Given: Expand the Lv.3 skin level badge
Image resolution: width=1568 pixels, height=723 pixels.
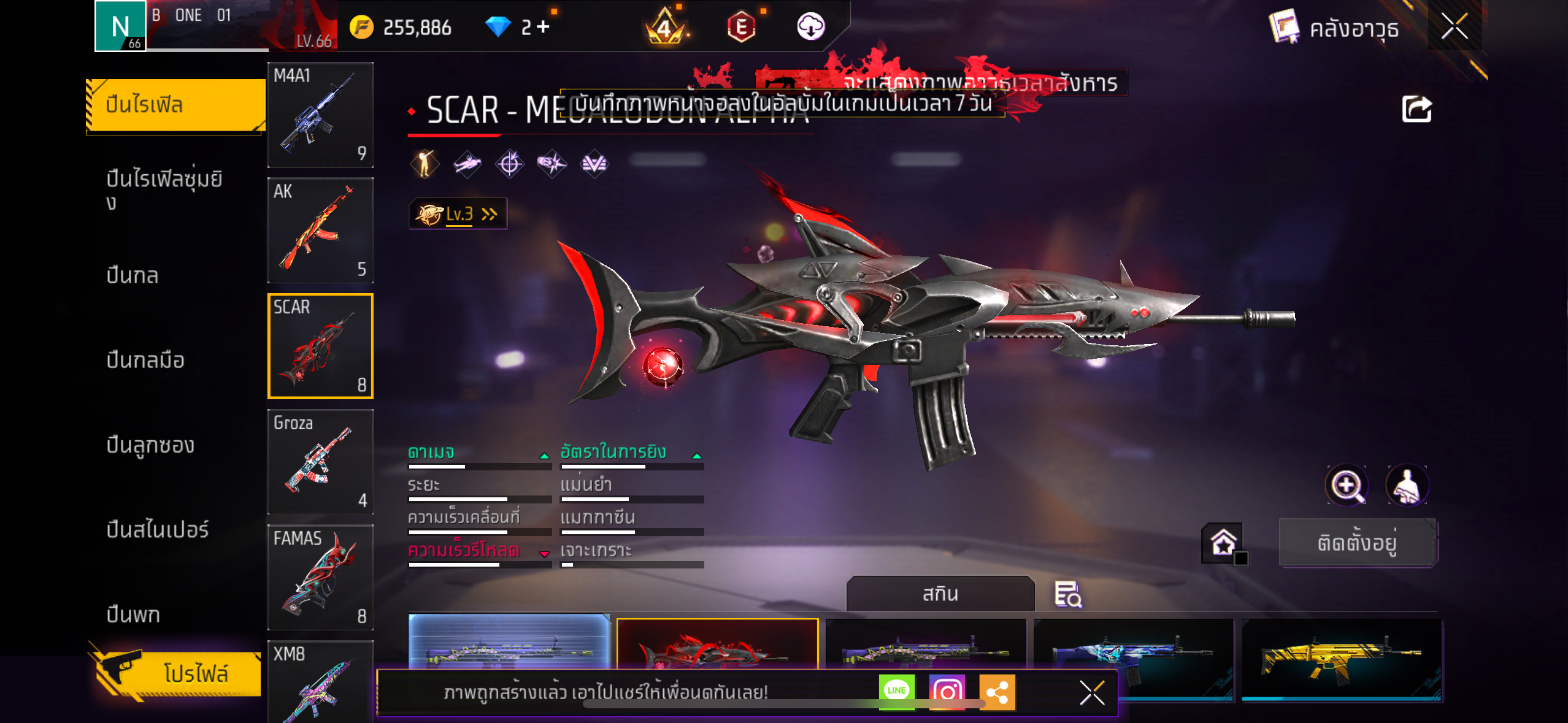Looking at the screenshot, I should click(x=458, y=214).
